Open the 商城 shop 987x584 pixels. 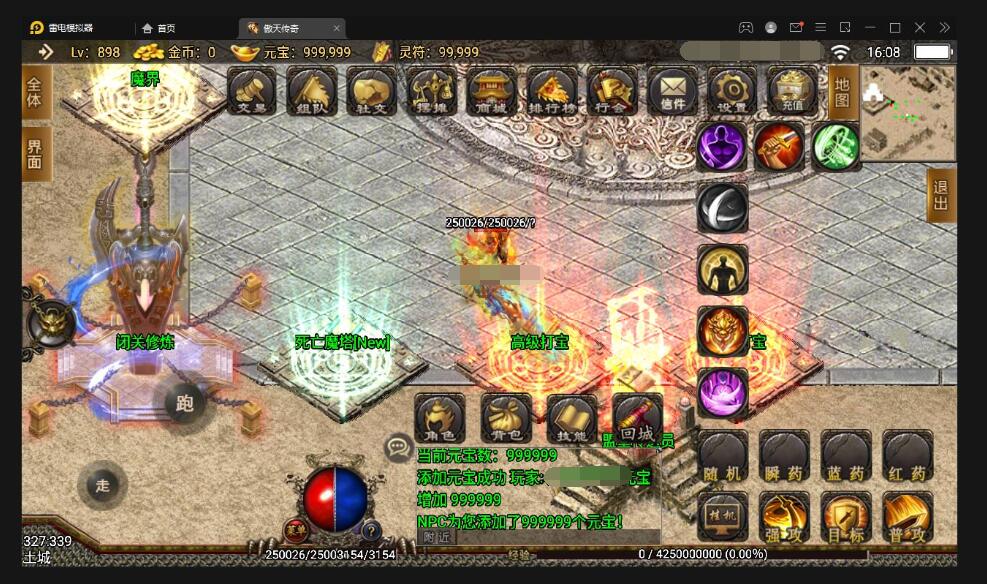(x=492, y=91)
